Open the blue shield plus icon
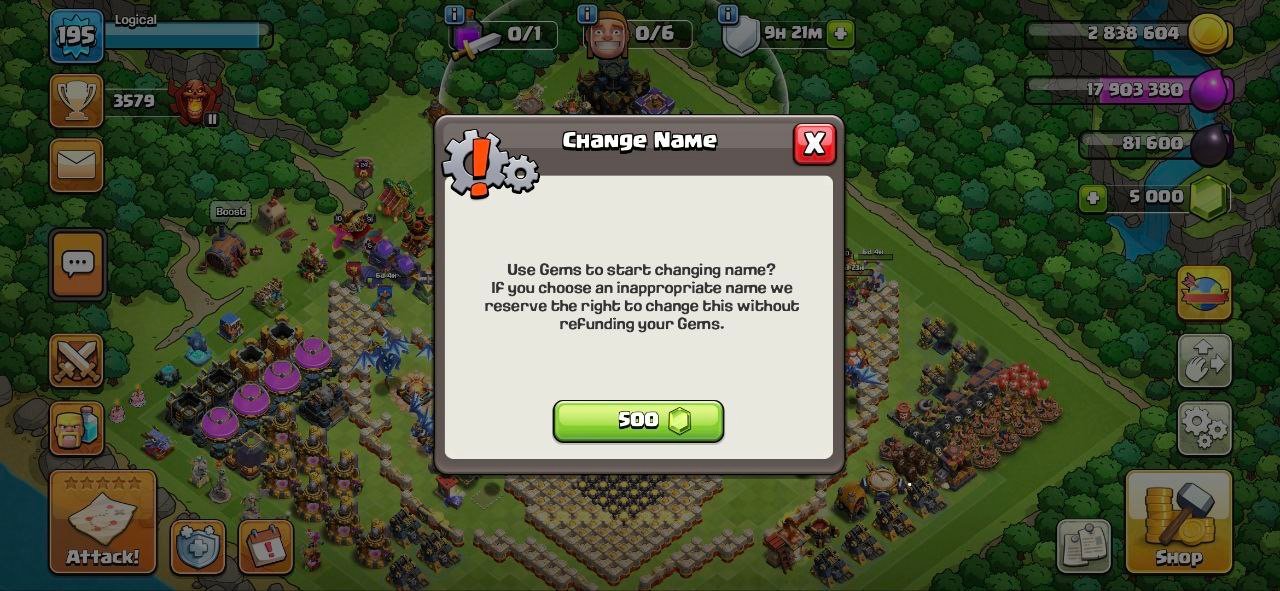 (197, 547)
